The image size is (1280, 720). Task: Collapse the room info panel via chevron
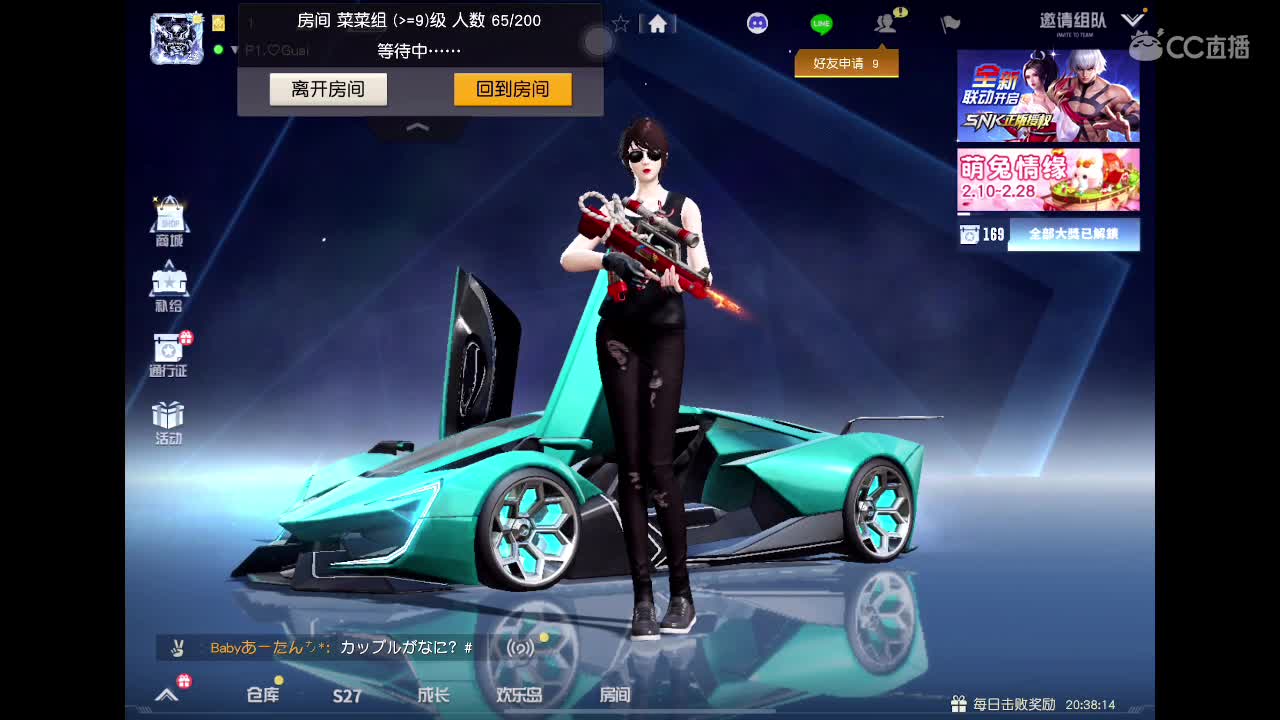pos(416,127)
